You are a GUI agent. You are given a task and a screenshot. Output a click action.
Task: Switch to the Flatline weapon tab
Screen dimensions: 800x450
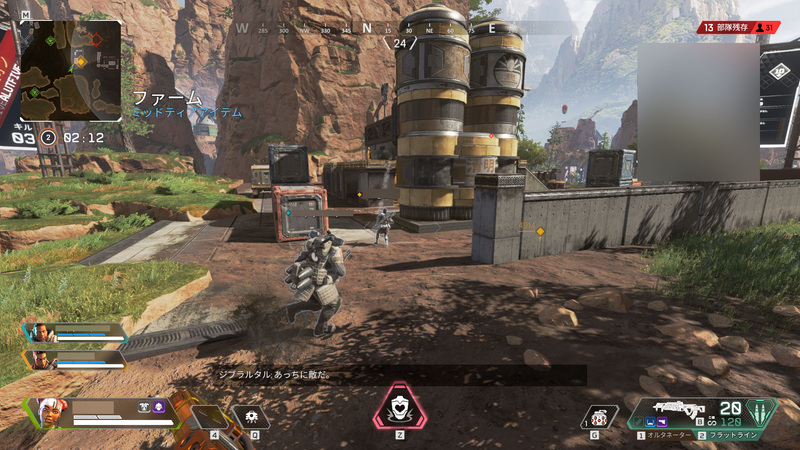point(726,436)
